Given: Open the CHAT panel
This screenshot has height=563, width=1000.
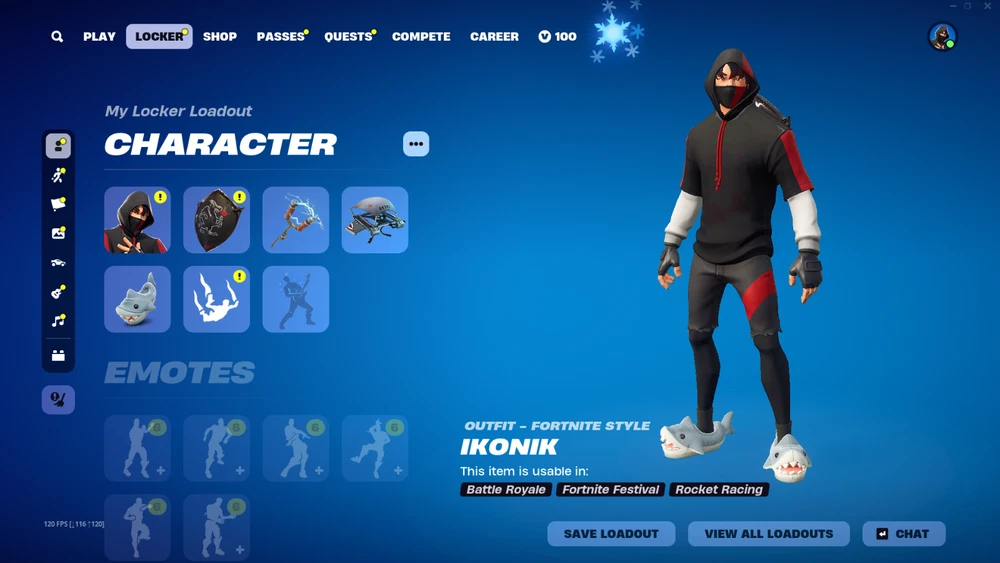Looking at the screenshot, I should coord(903,534).
